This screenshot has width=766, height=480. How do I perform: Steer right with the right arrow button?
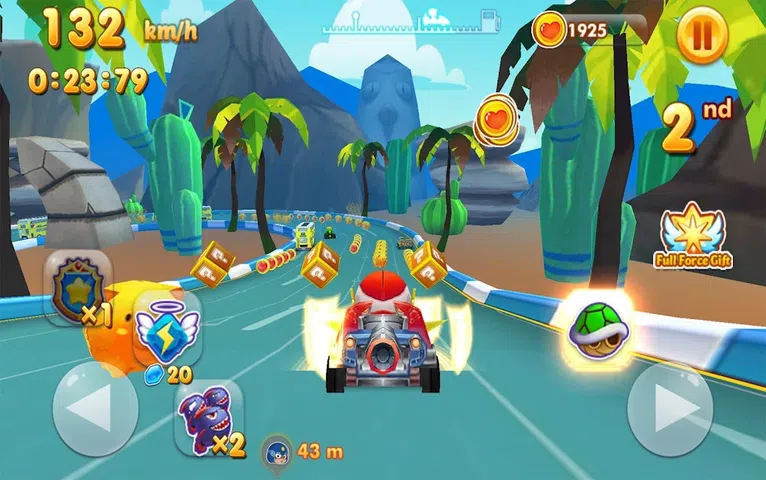point(670,408)
